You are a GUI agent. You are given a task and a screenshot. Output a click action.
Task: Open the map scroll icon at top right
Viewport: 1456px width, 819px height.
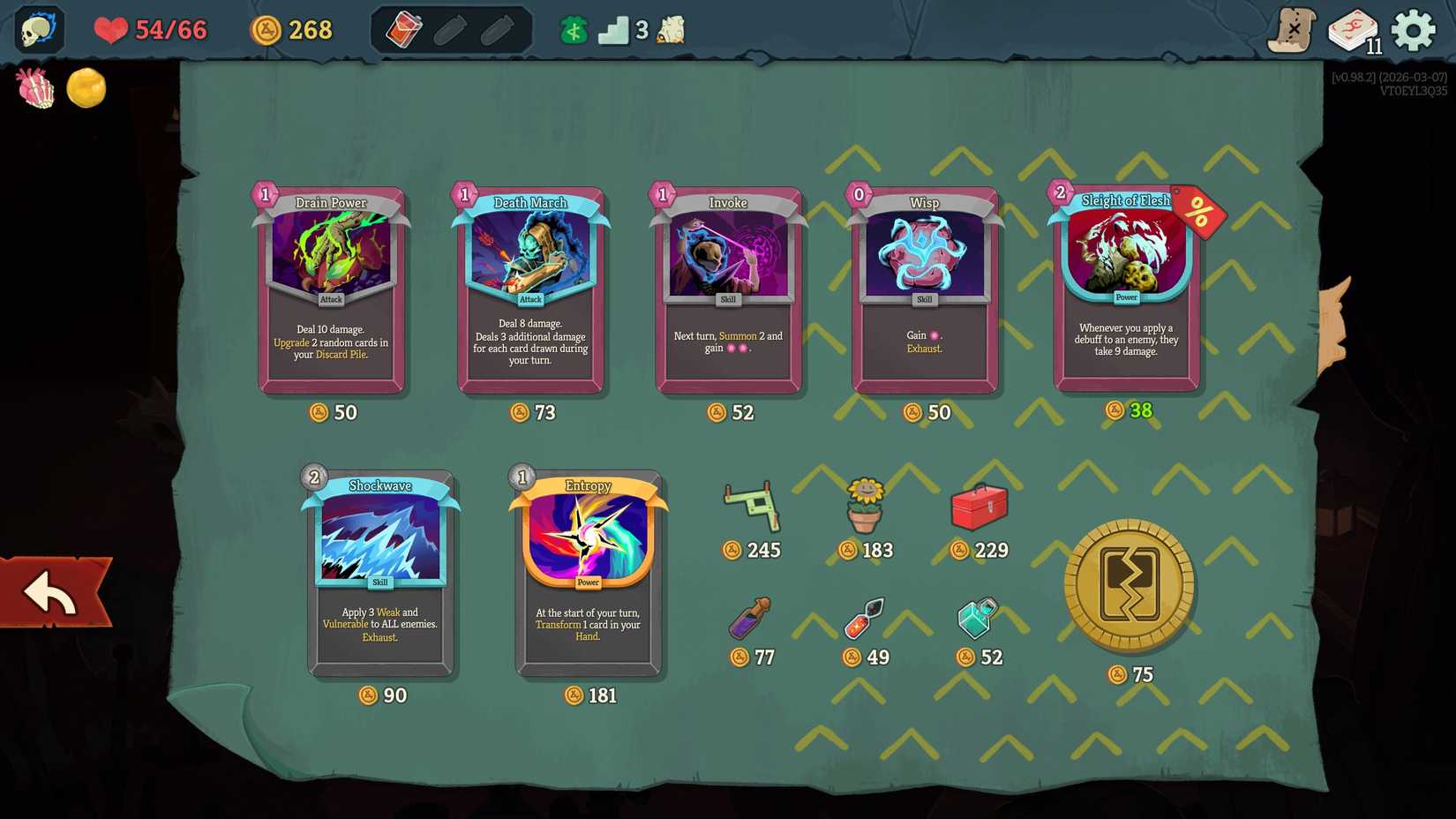coord(1294,29)
